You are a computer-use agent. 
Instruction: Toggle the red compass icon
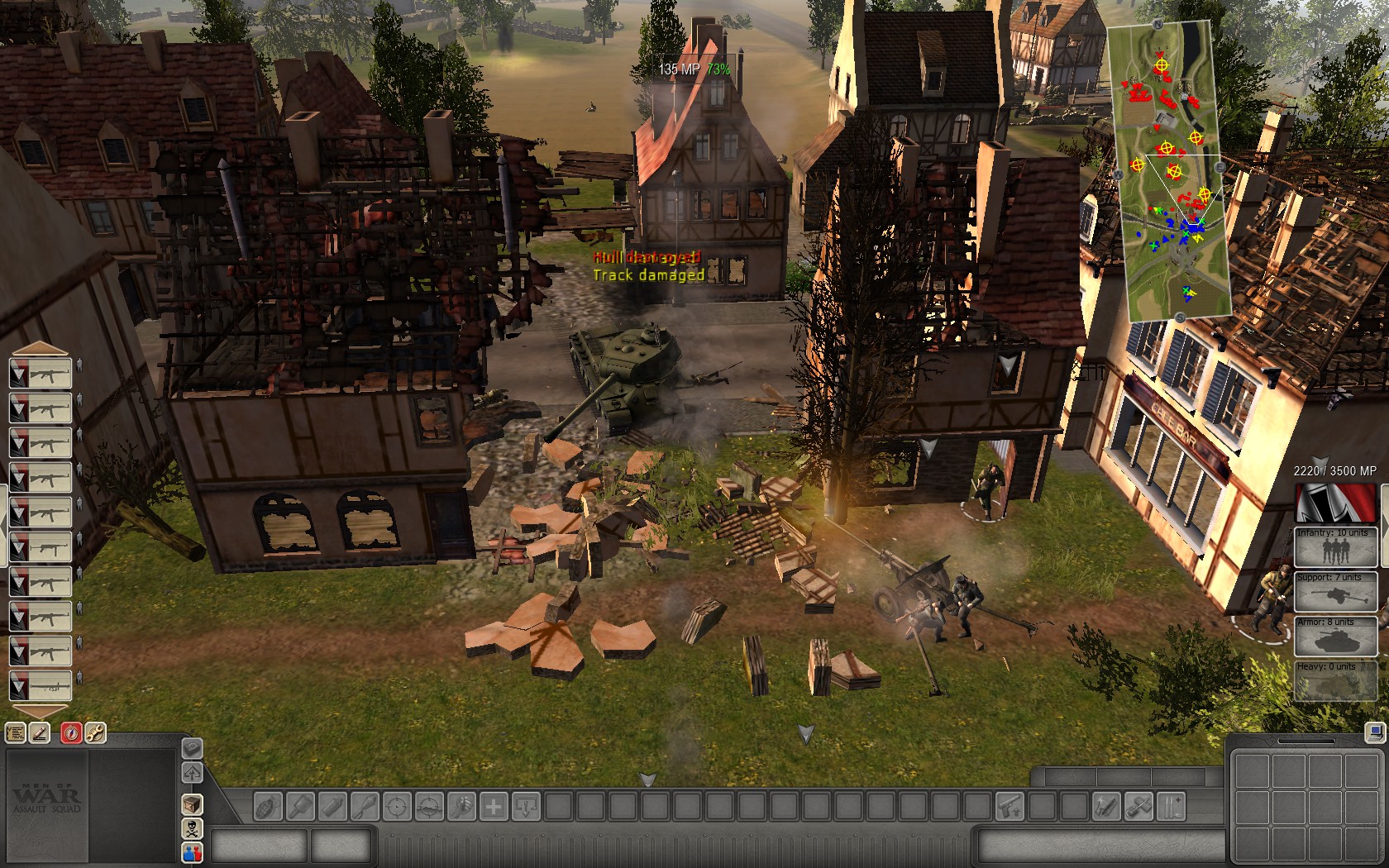click(x=71, y=732)
